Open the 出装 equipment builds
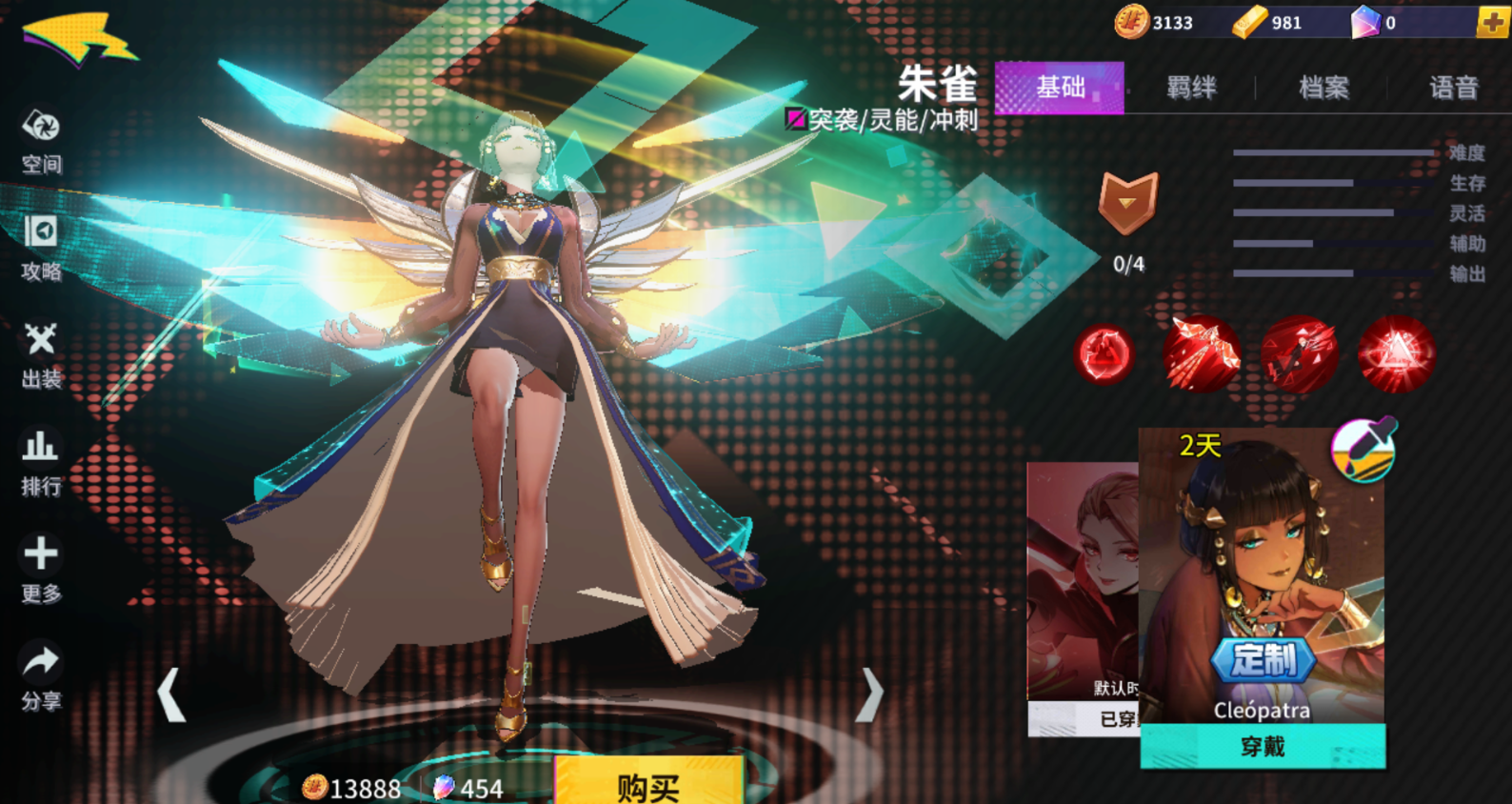This screenshot has width=1512, height=804. click(41, 355)
